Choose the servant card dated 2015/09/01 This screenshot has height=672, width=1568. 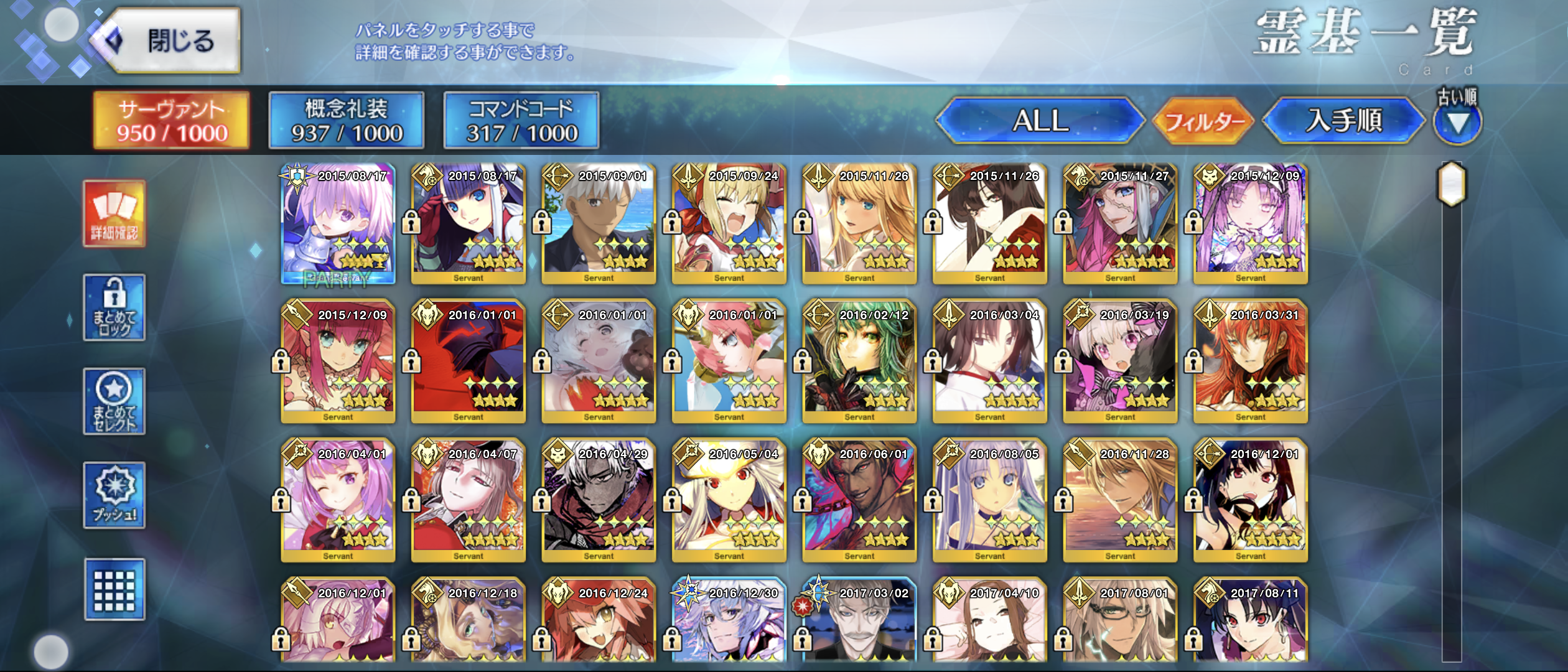pyautogui.click(x=599, y=224)
